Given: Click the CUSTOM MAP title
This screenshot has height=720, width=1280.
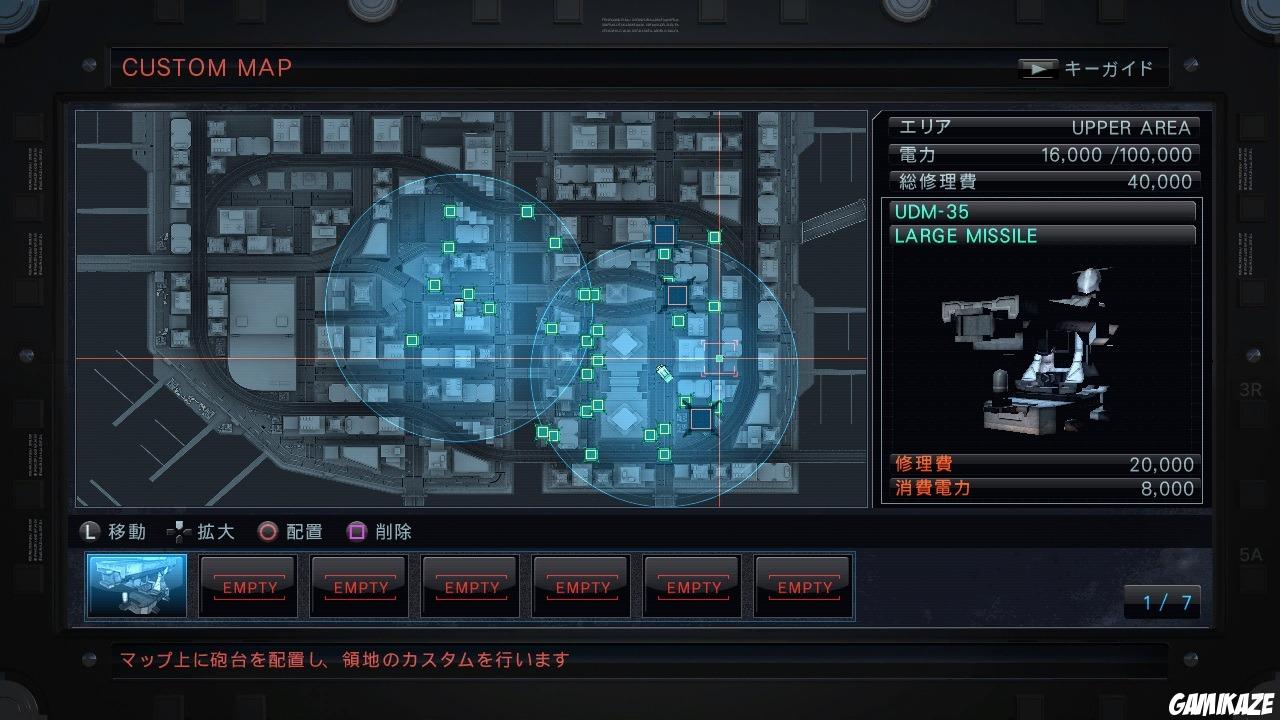Looking at the screenshot, I should (x=206, y=68).
